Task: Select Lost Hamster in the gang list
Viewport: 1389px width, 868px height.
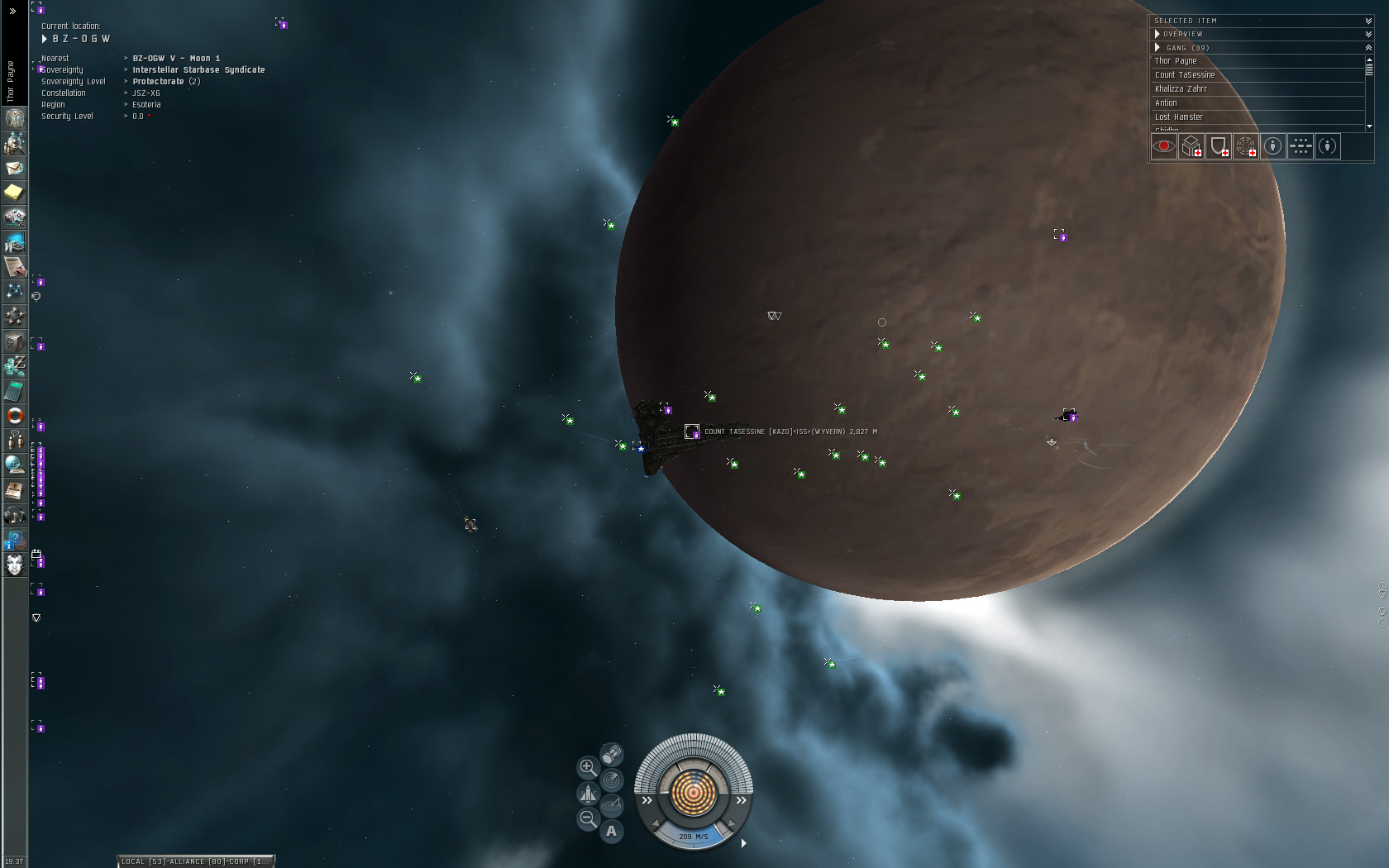Action: tap(1179, 117)
